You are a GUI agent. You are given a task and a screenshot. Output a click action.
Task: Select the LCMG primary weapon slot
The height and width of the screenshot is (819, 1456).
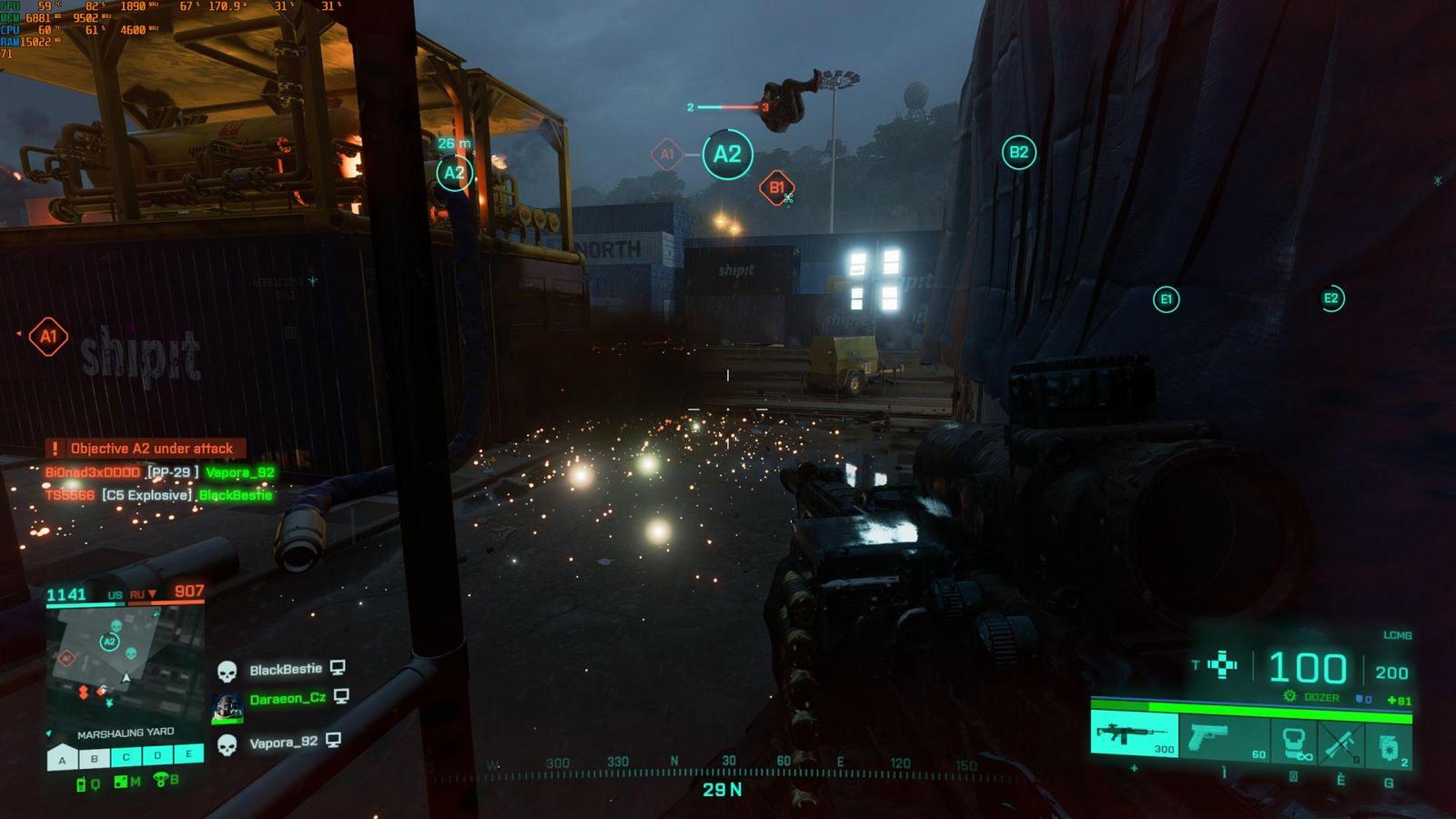click(x=1134, y=734)
